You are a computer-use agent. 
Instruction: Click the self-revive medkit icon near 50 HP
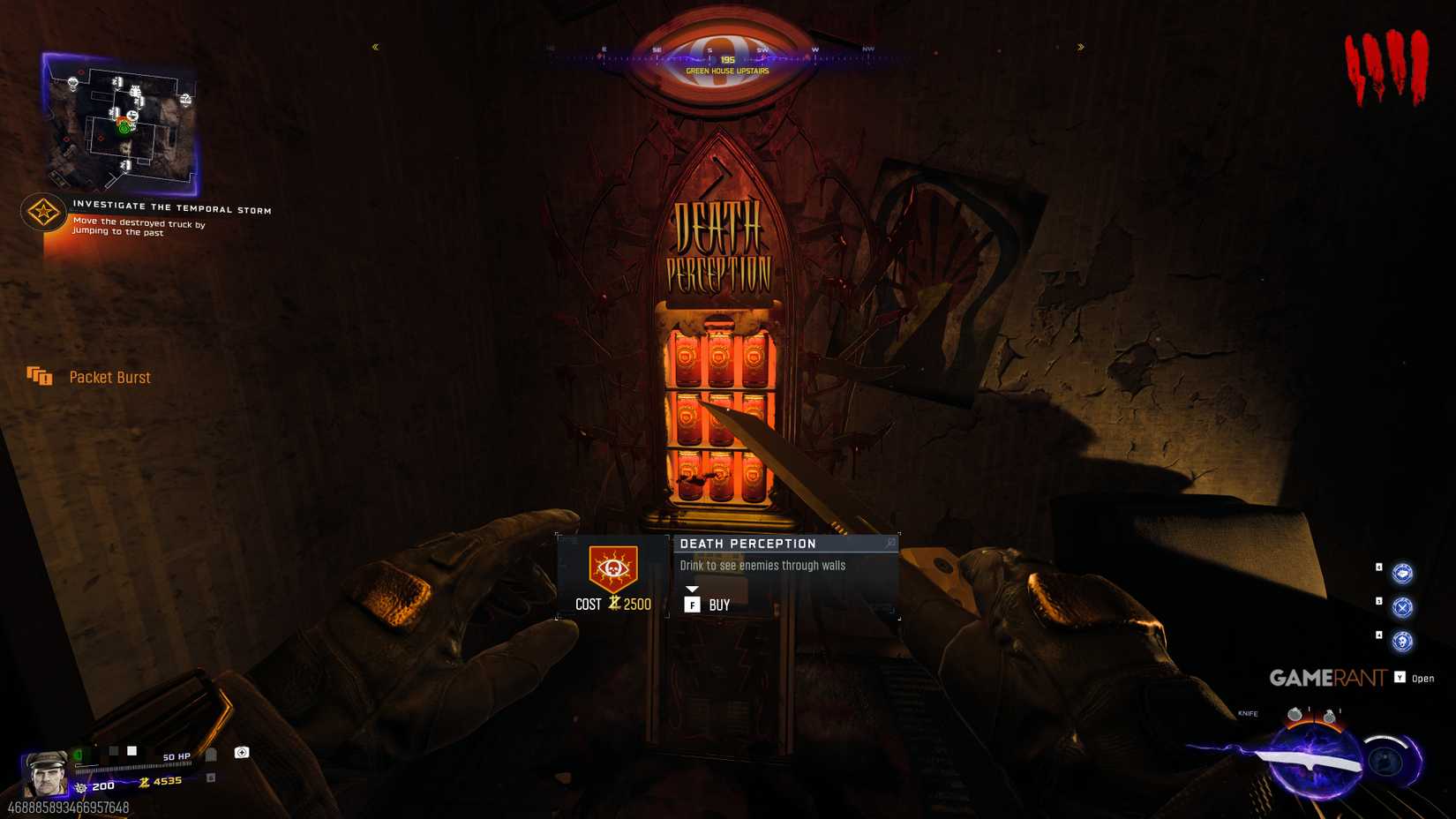[241, 753]
